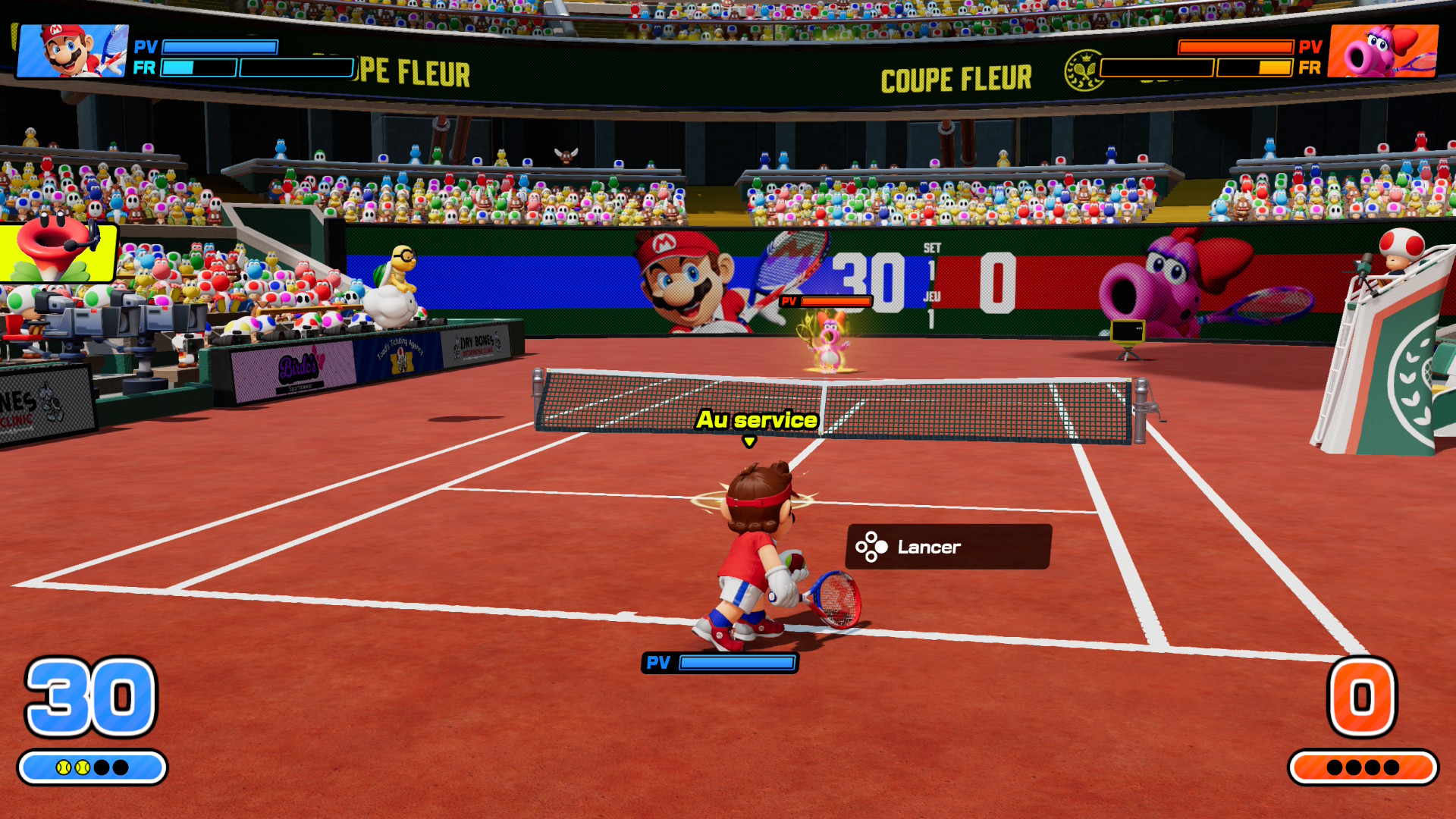Select the COUPE FLEUR banner on the right
The width and height of the screenshot is (1456, 819).
[957, 77]
